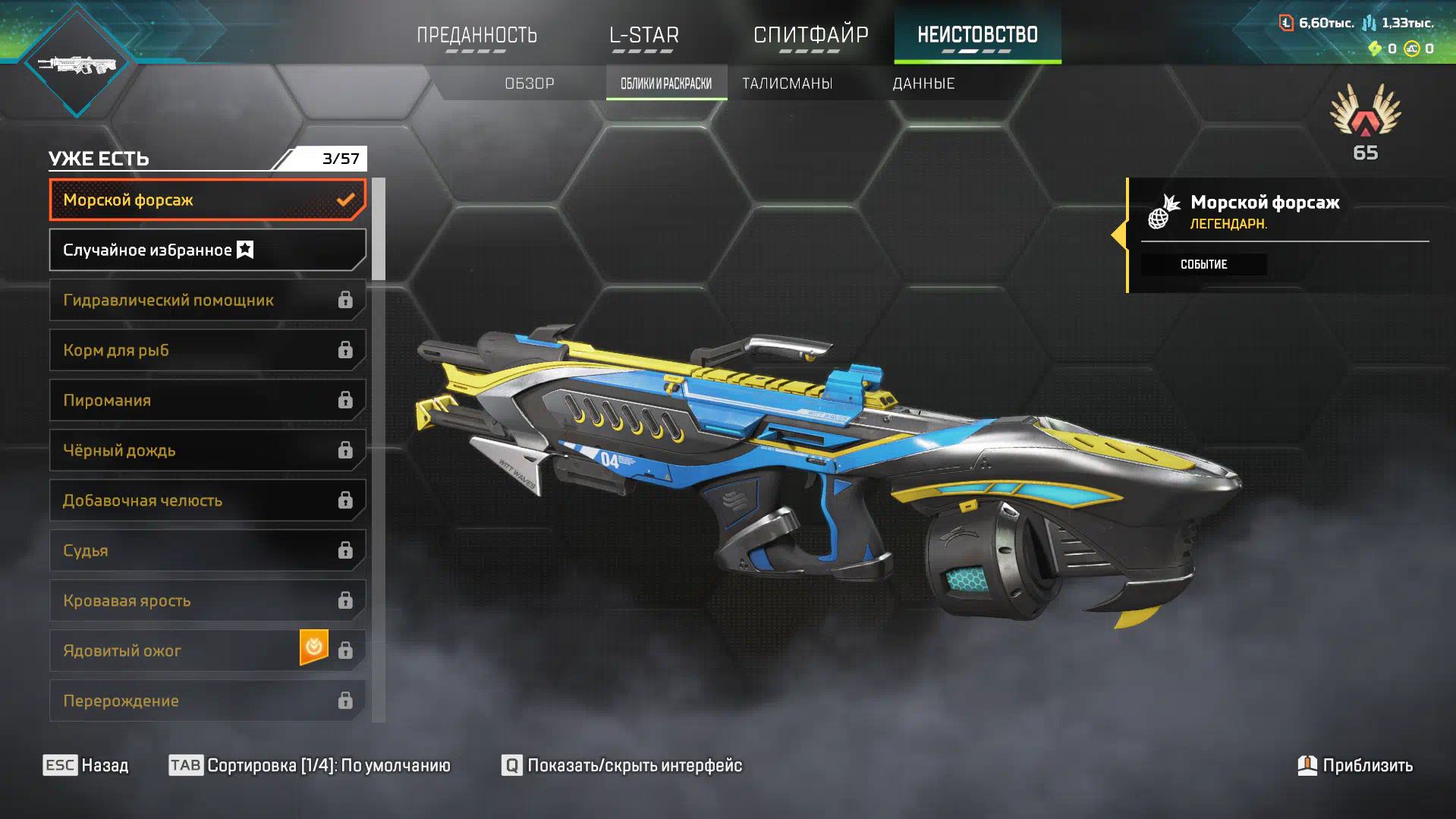Switch to the ПРЕДАННОСТЬ weapon tab

[x=476, y=36]
